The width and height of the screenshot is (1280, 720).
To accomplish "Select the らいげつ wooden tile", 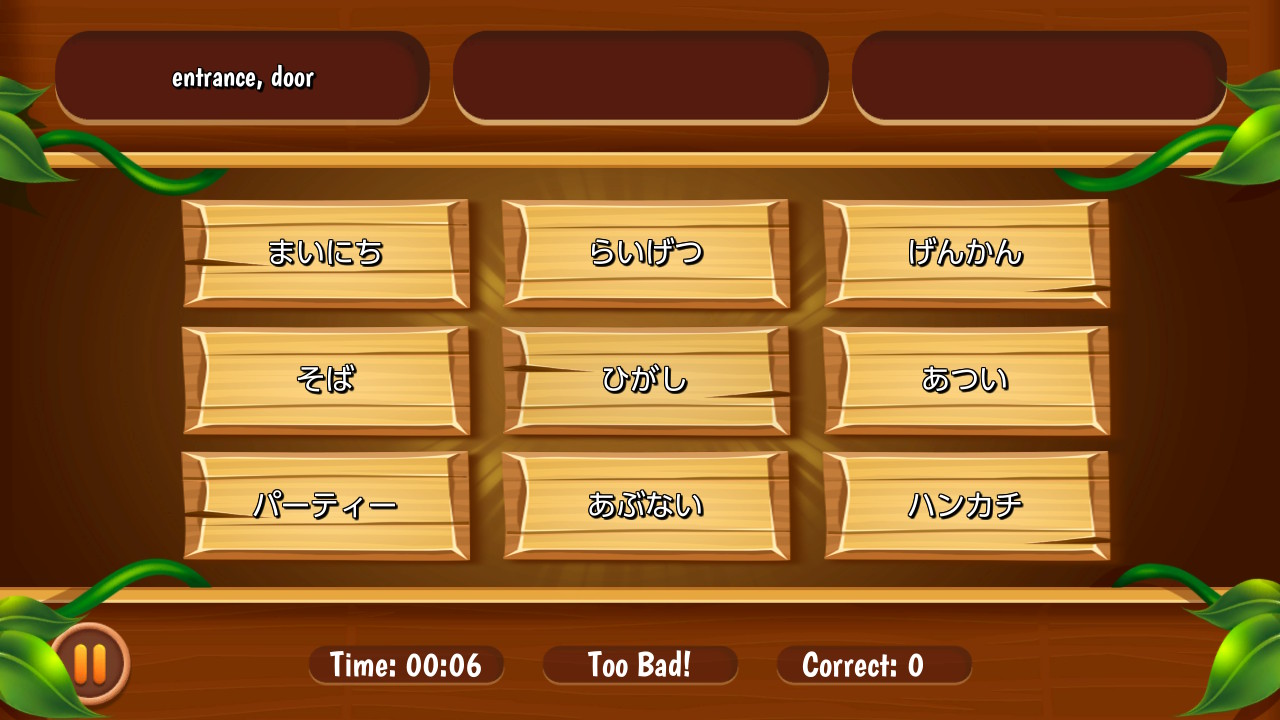I will (x=645, y=253).
